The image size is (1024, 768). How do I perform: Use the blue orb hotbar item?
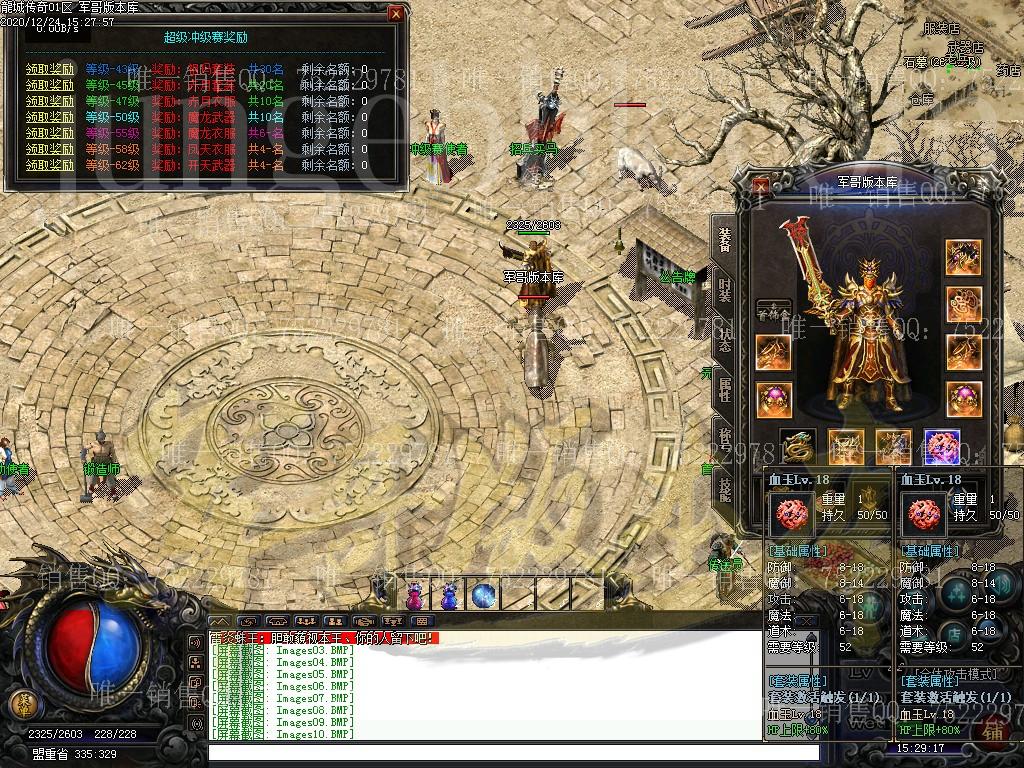pyautogui.click(x=484, y=596)
